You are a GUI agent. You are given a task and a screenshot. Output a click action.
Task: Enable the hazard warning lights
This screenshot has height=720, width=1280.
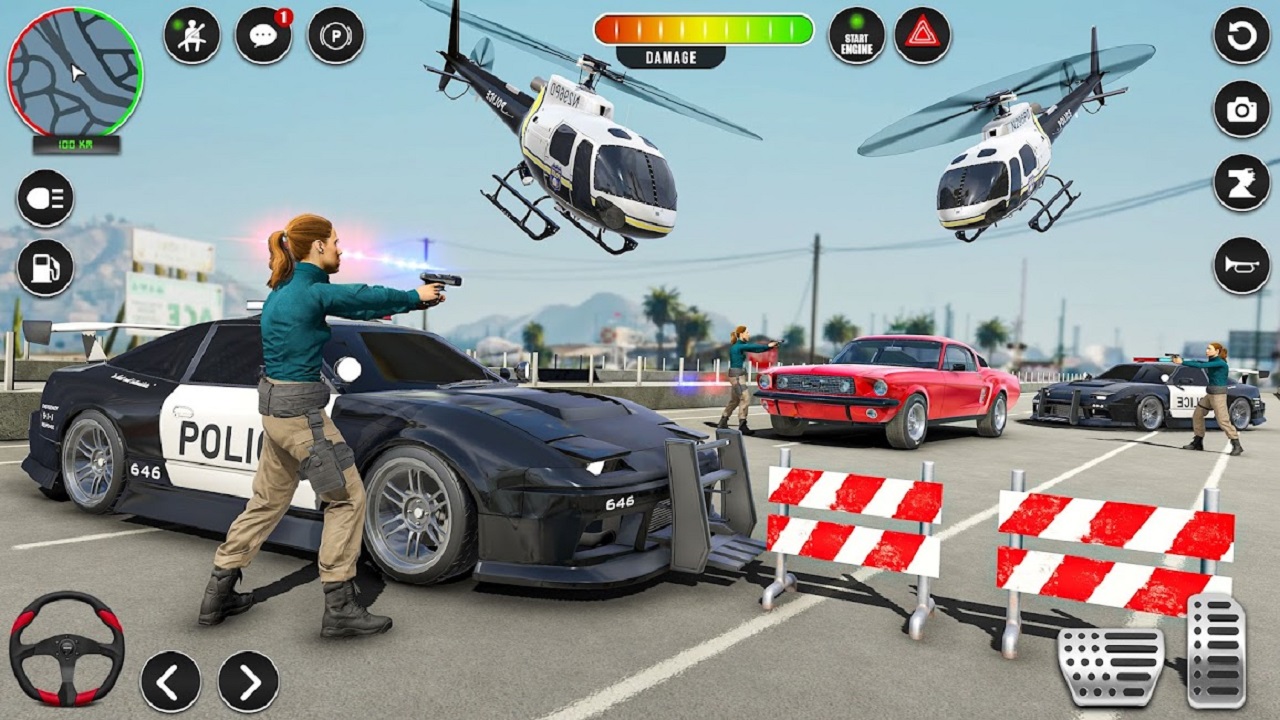pos(921,37)
